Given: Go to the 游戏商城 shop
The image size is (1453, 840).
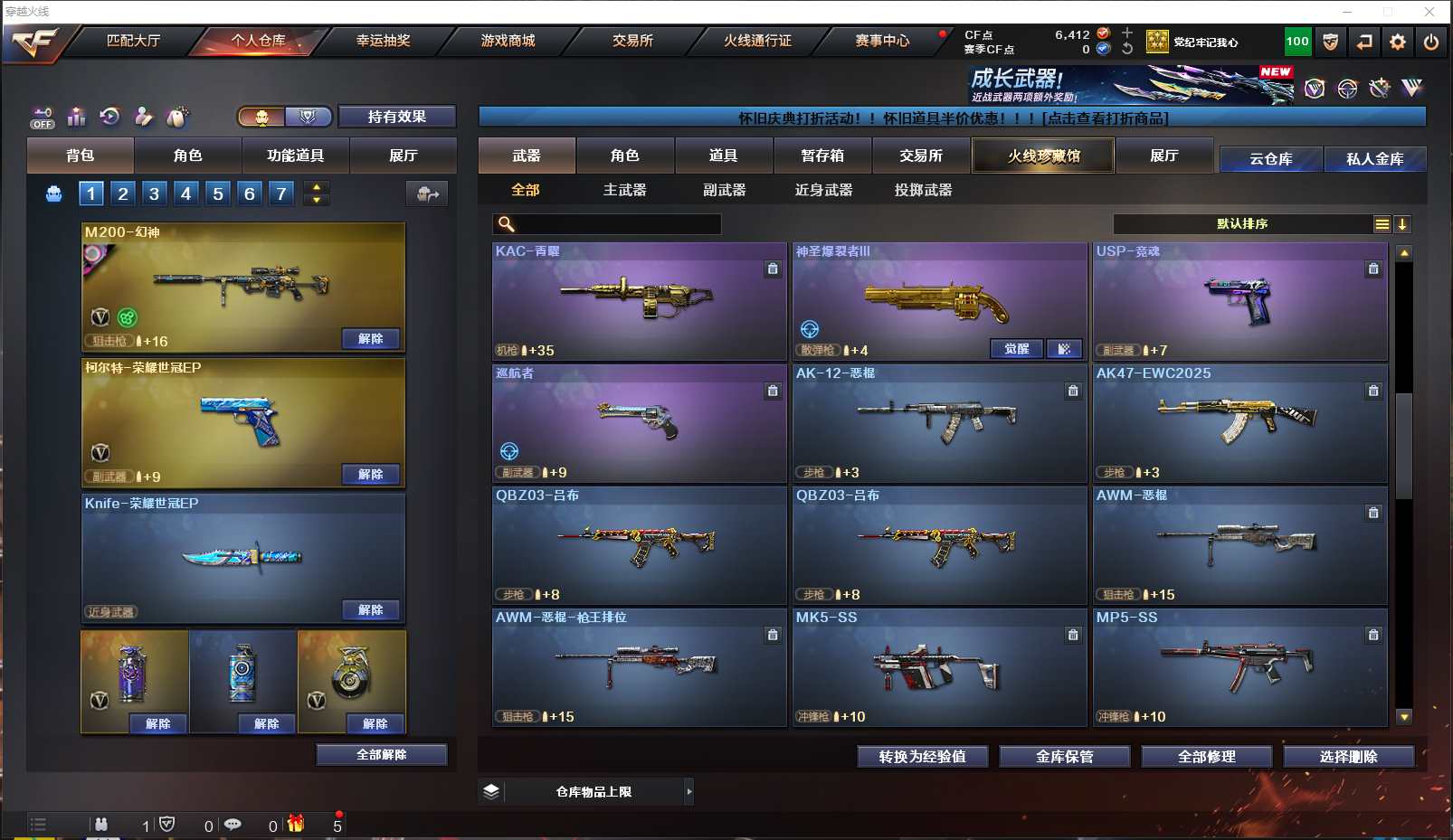Looking at the screenshot, I should pos(508,41).
